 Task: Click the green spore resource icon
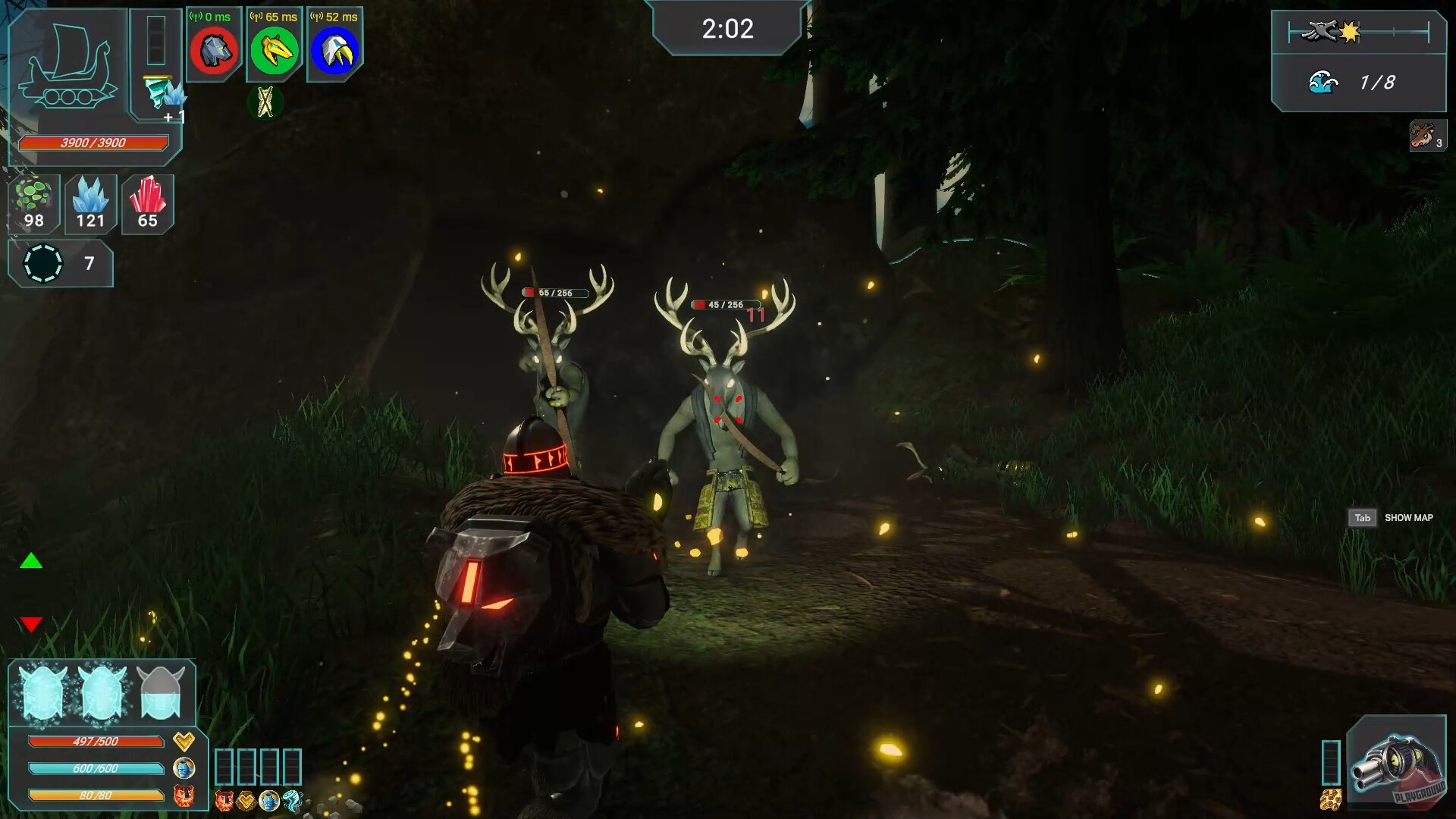pos(32,203)
